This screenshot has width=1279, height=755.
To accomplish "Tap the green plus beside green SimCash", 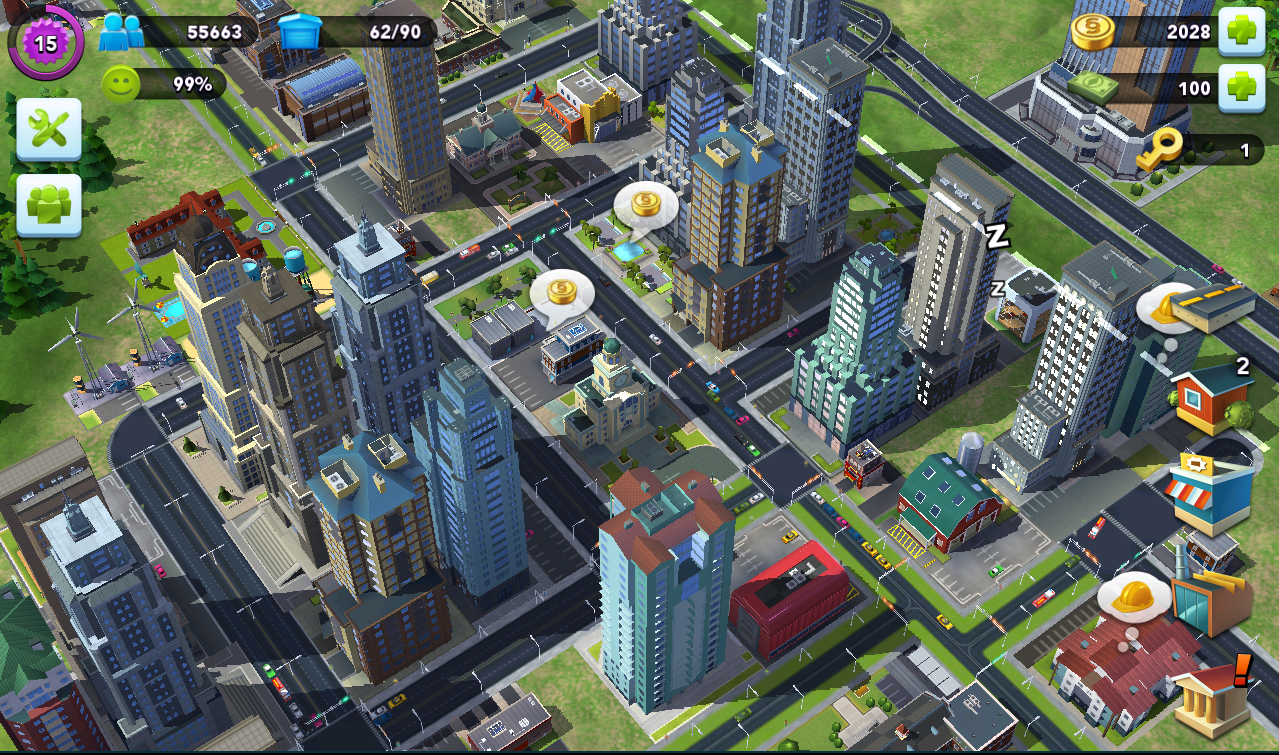I will [x=1242, y=88].
